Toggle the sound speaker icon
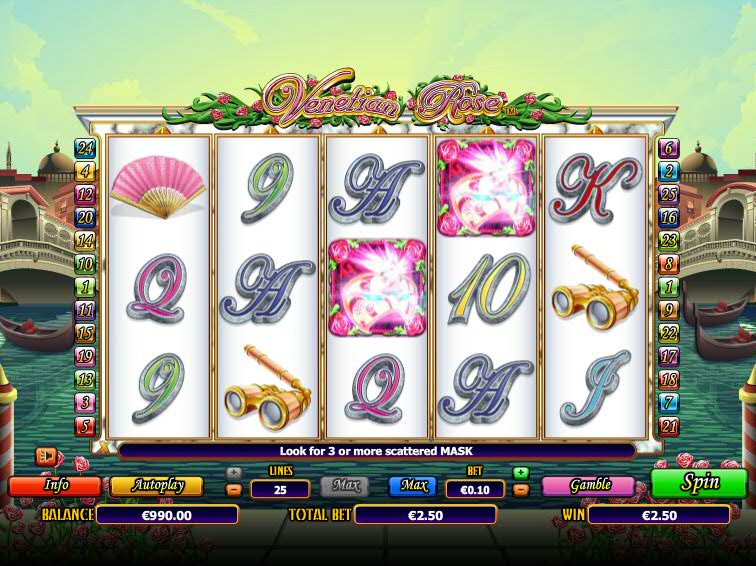This screenshot has width=756, height=566. [47, 456]
